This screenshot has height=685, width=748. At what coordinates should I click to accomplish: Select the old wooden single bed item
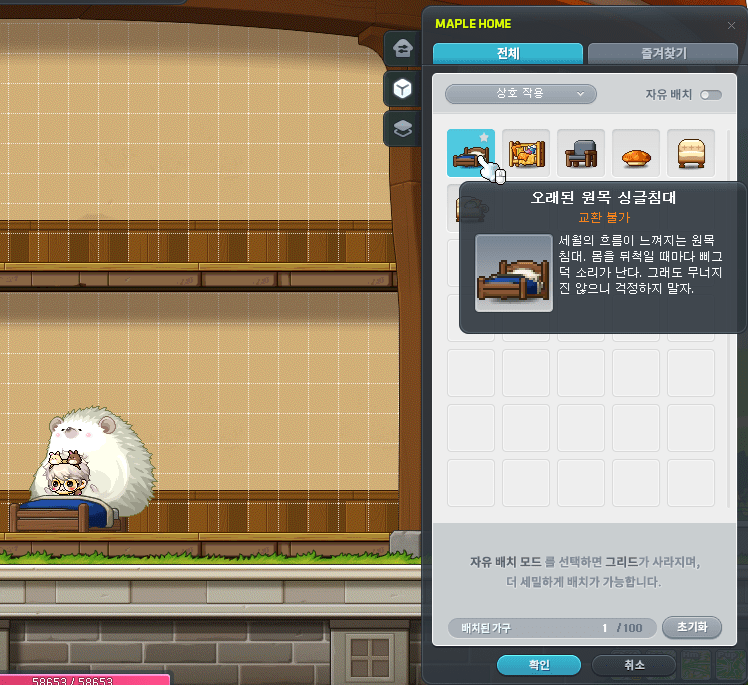point(470,153)
